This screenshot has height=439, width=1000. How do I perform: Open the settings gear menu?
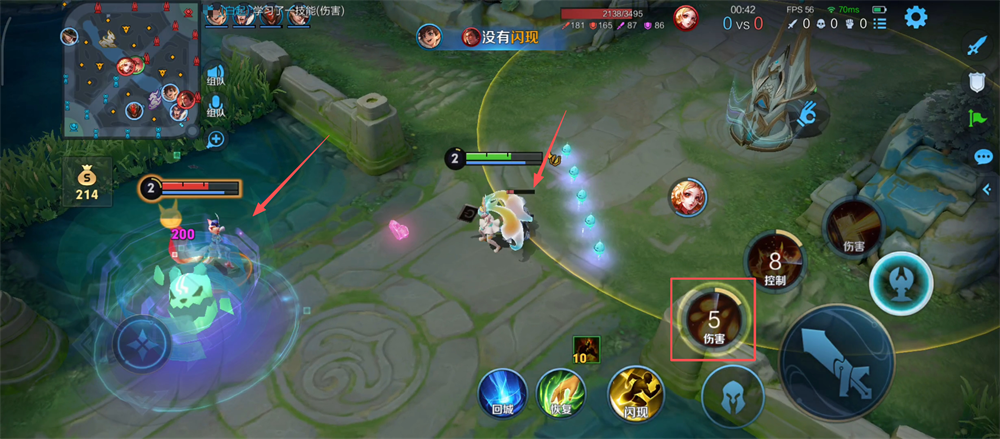coord(915,17)
